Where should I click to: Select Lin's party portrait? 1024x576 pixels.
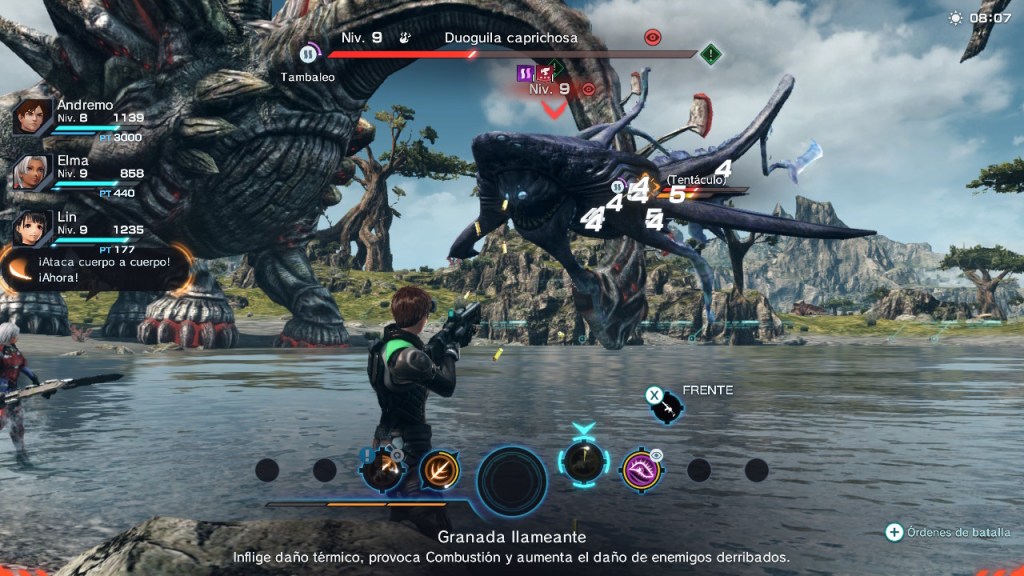click(x=33, y=228)
